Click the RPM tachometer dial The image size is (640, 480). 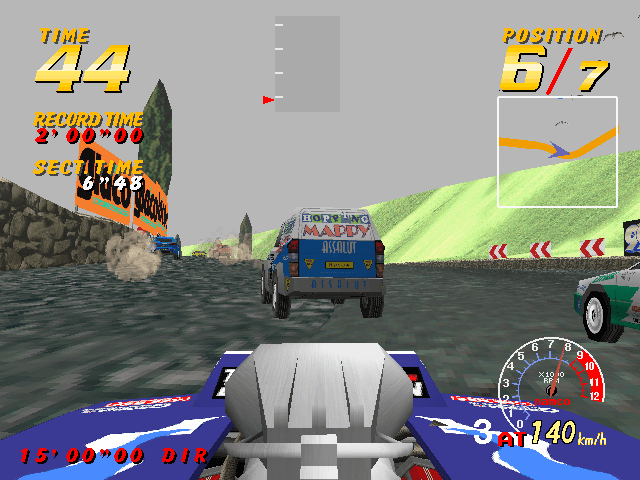(549, 377)
